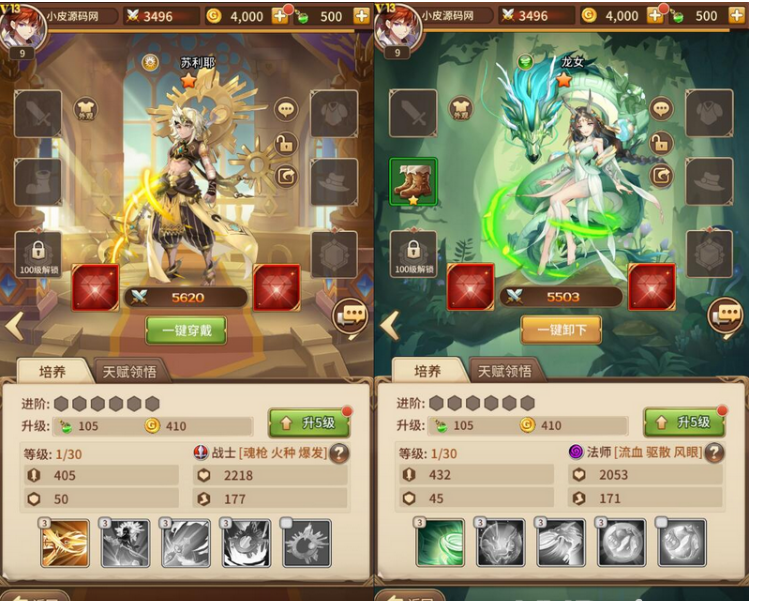Tap the green 一键穿戴 auto-equip button
This screenshot has width=757, height=601.
pos(186,330)
